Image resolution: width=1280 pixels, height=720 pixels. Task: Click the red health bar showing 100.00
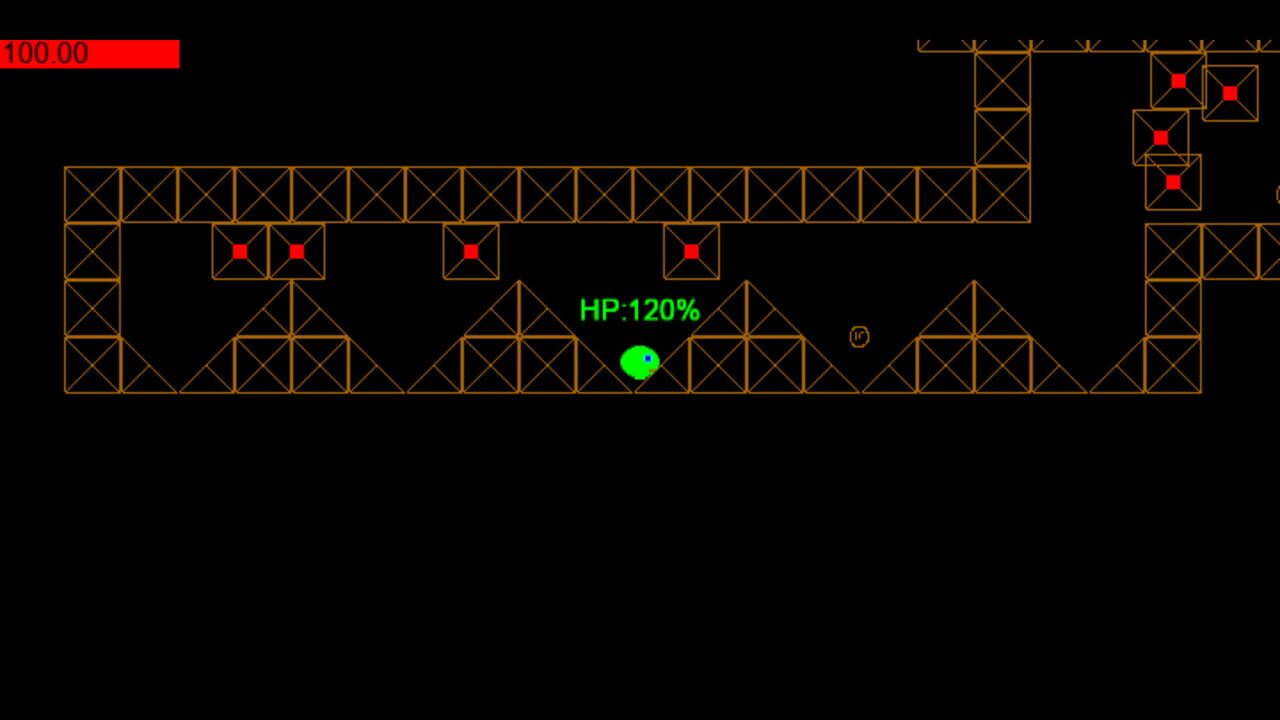pos(90,54)
